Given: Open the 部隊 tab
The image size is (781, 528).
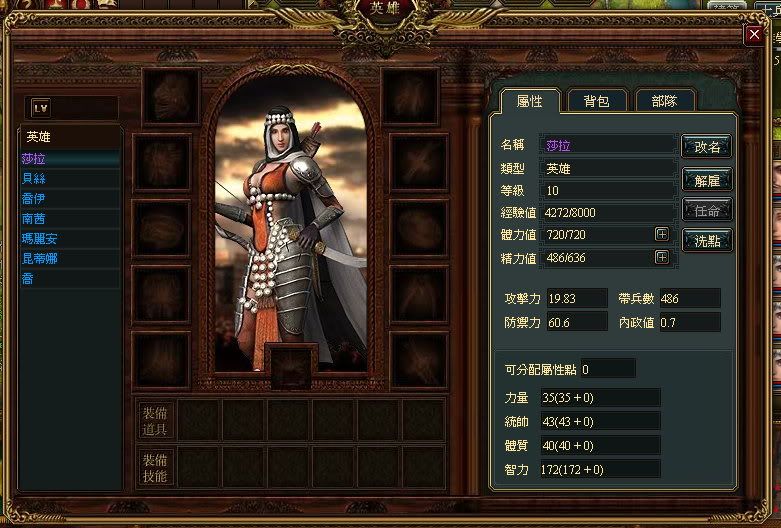Looking at the screenshot, I should pos(663,101).
